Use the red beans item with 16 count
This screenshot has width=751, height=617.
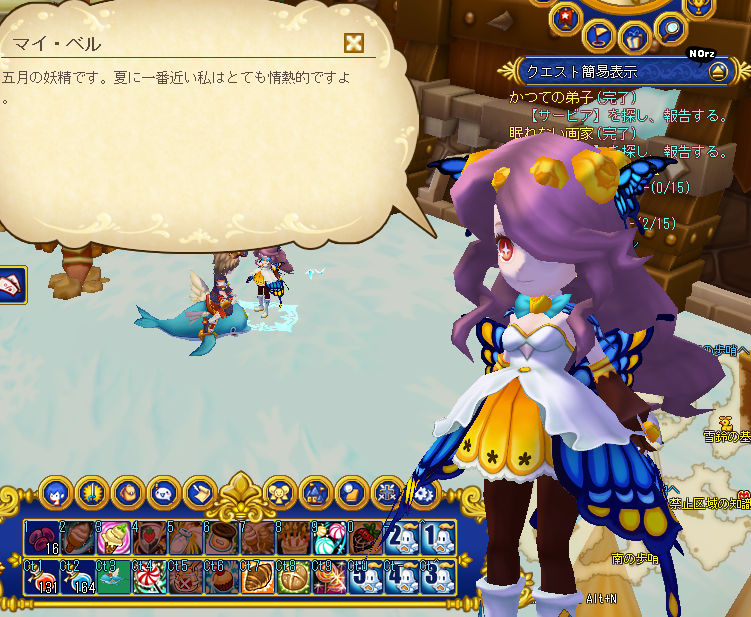tap(42, 537)
